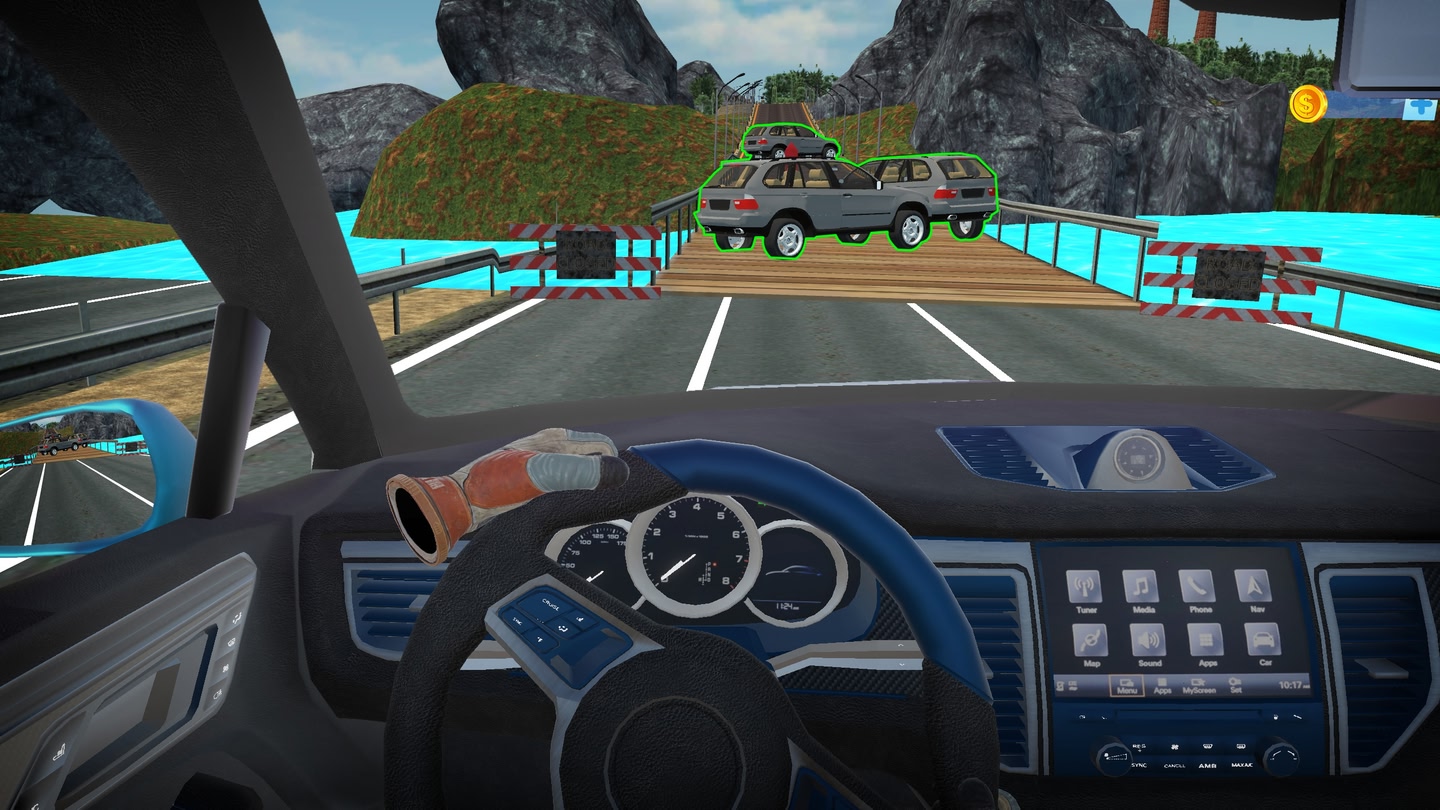
Task: Expand the MyScreen panel
Action: point(1199,686)
